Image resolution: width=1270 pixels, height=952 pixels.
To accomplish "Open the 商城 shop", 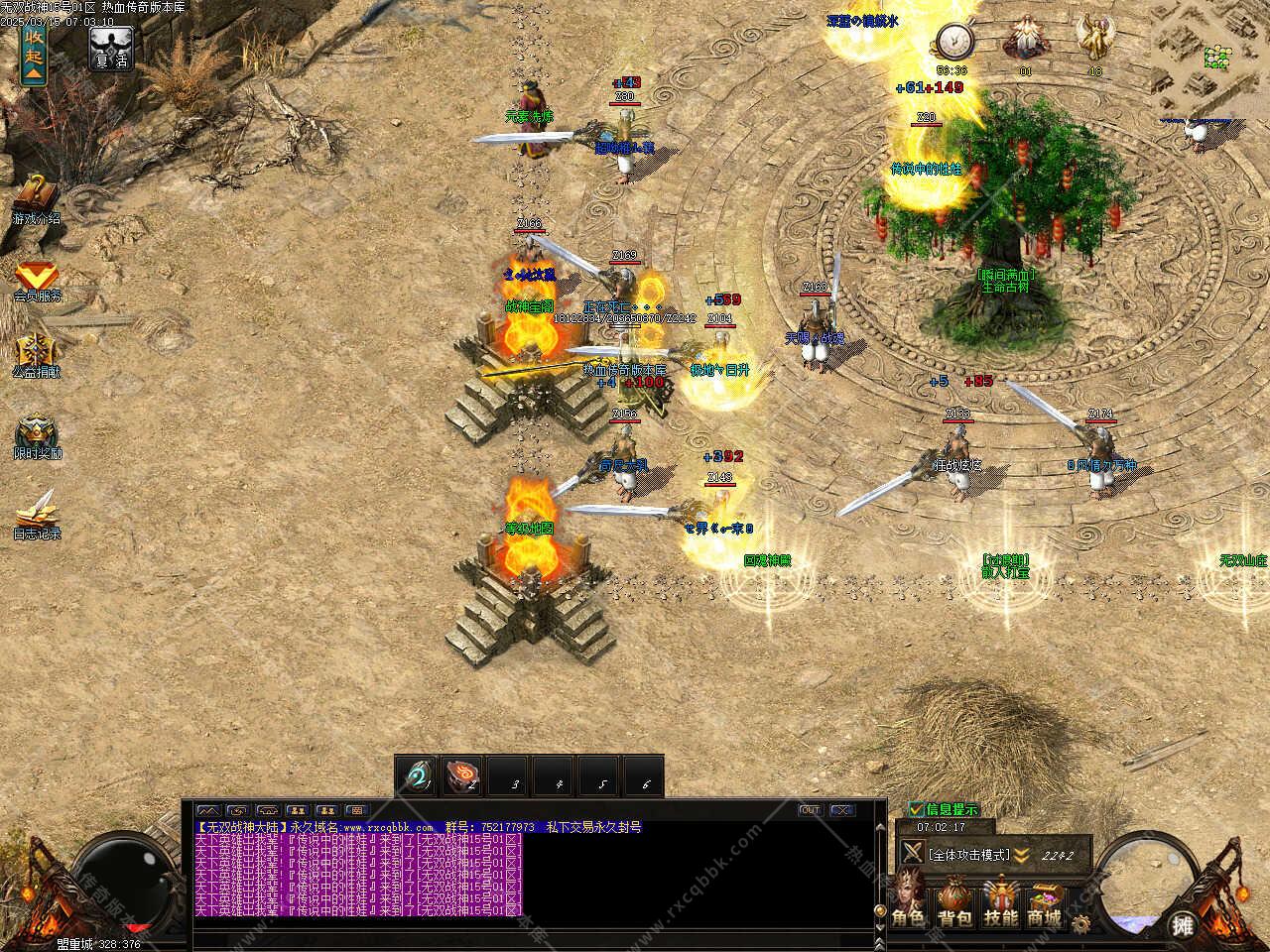I will click(1045, 902).
